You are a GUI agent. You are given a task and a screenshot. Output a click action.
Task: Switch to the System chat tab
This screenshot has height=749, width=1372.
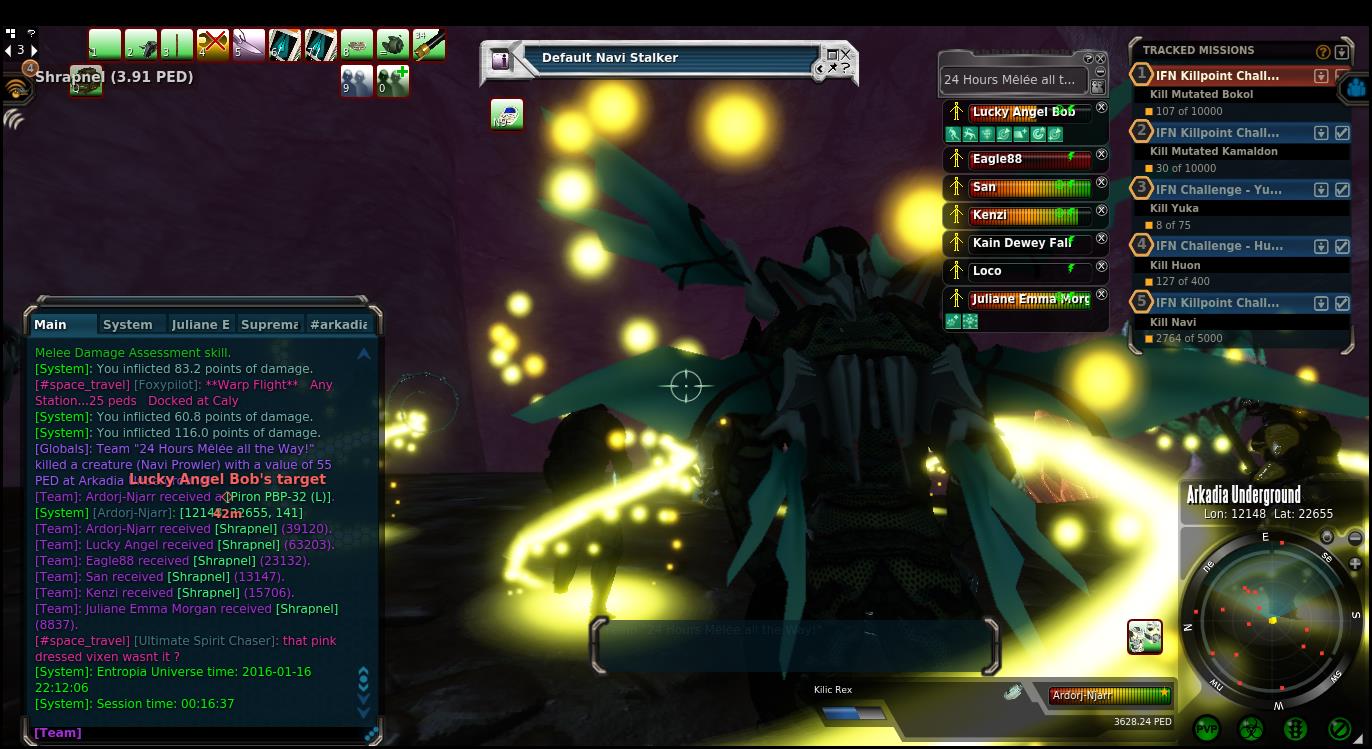click(x=128, y=325)
